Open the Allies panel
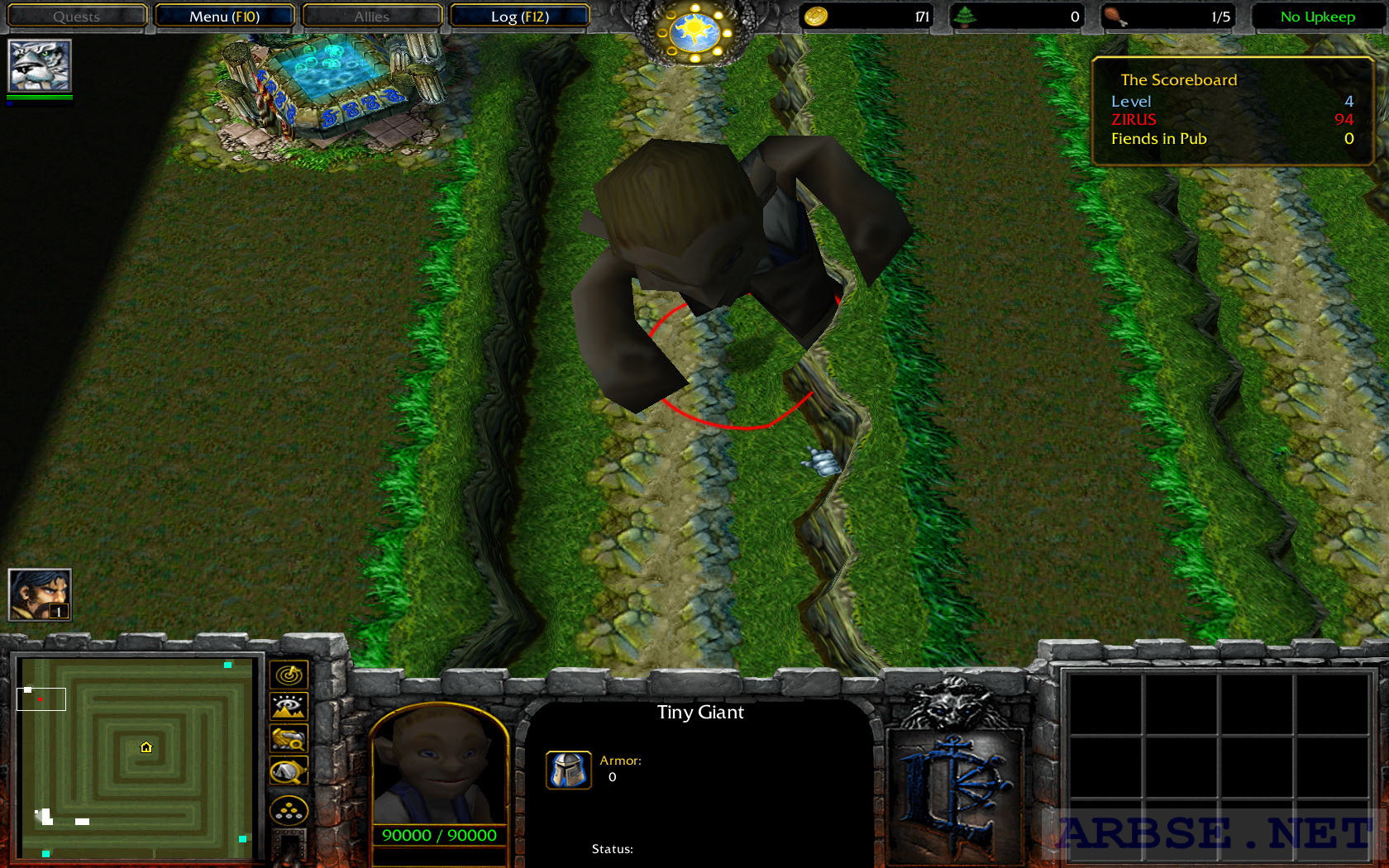Viewport: 1389px width, 868px height. [x=372, y=16]
